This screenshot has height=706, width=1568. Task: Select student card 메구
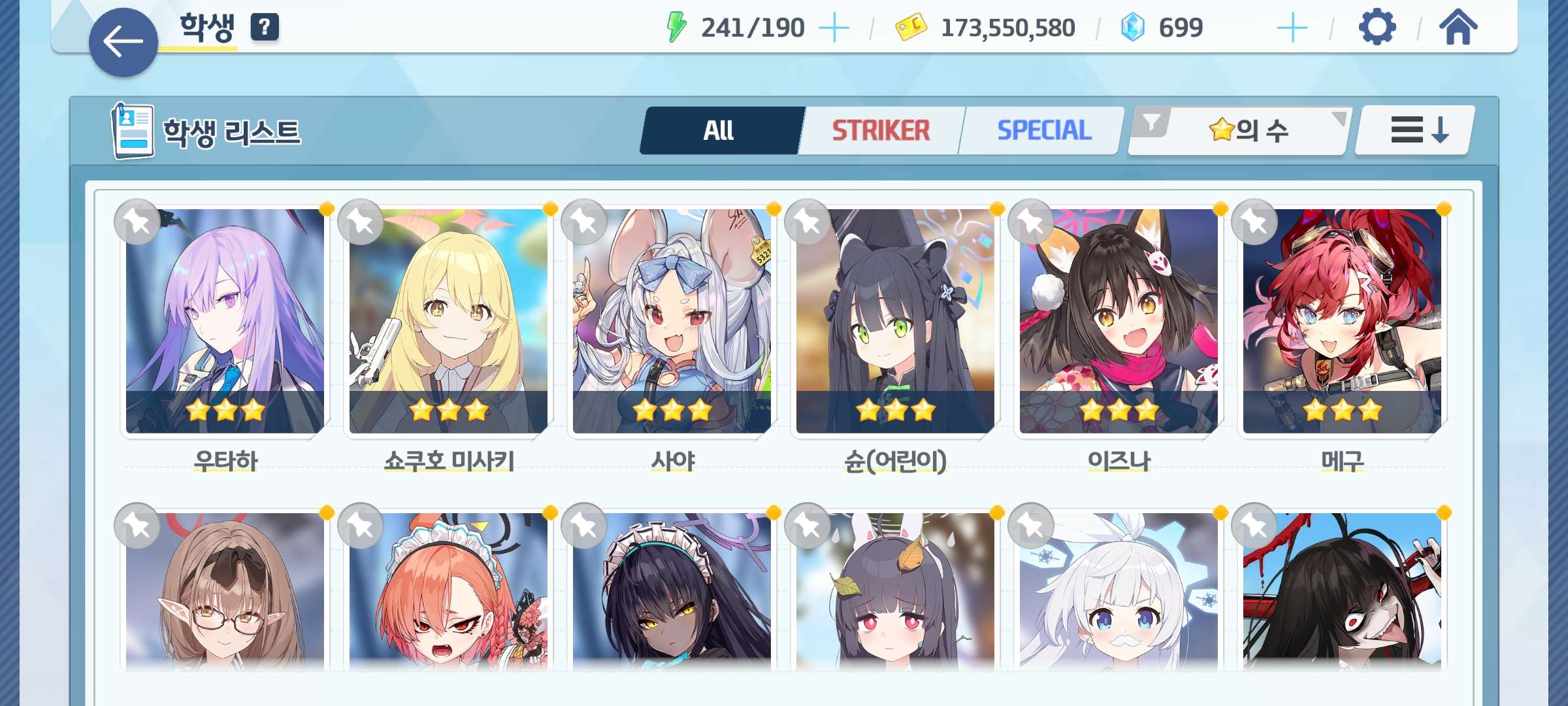1342,320
